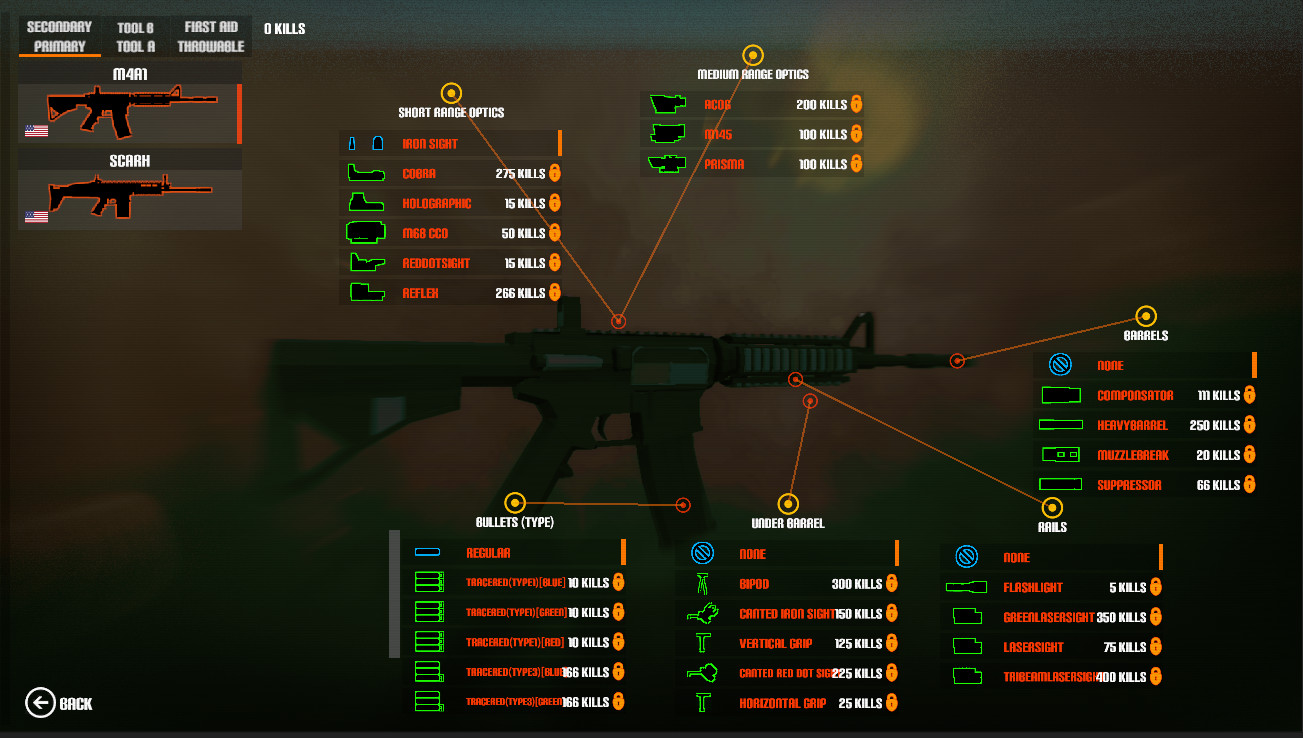This screenshot has width=1303, height=738.
Task: Open the Under Barrel attachment point marker
Action: [x=790, y=502]
